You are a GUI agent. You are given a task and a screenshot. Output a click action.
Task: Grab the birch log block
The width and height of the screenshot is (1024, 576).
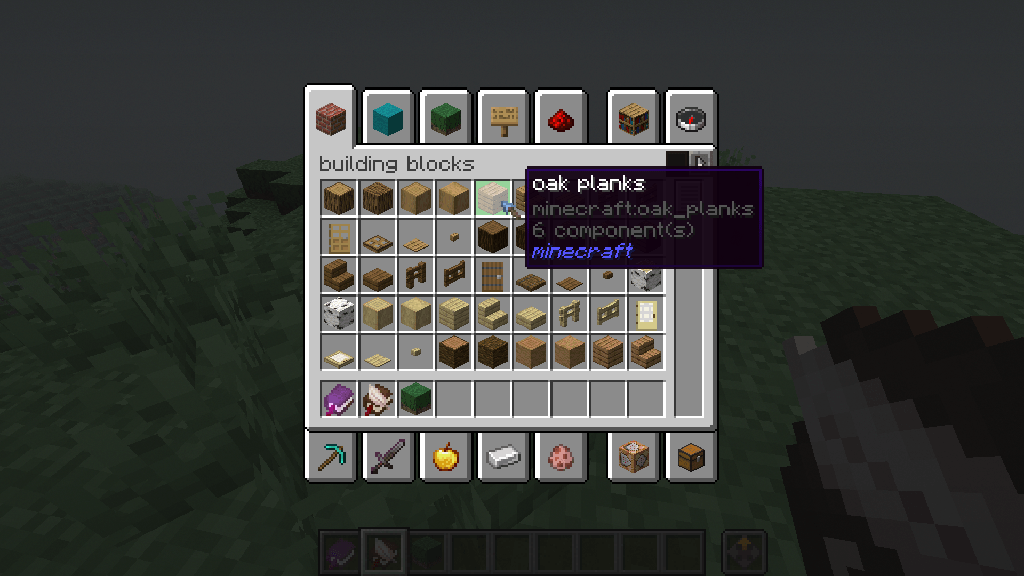tap(339, 313)
